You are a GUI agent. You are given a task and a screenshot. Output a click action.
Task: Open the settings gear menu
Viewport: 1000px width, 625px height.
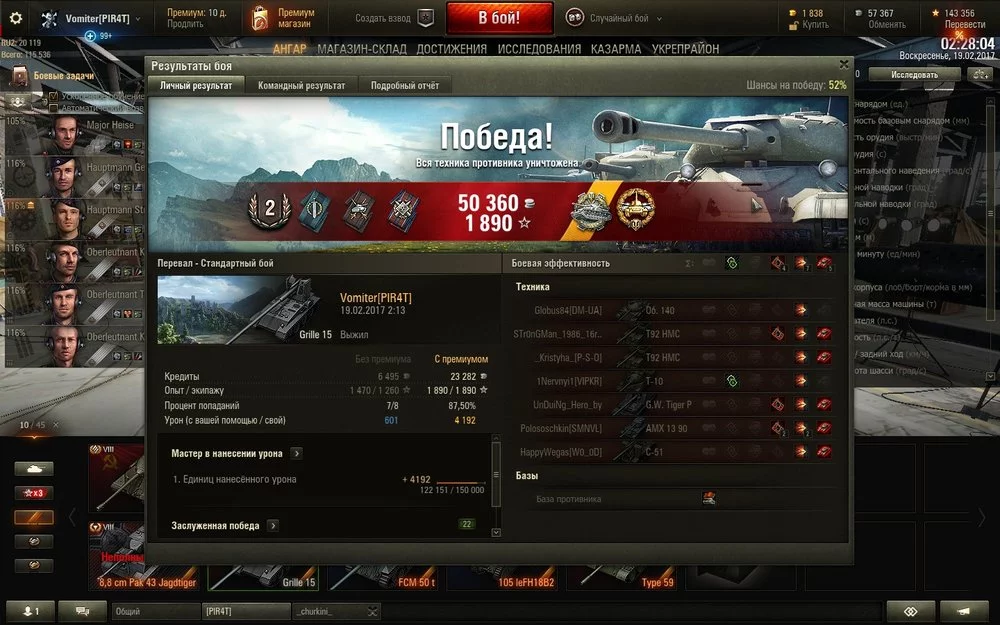[x=15, y=18]
